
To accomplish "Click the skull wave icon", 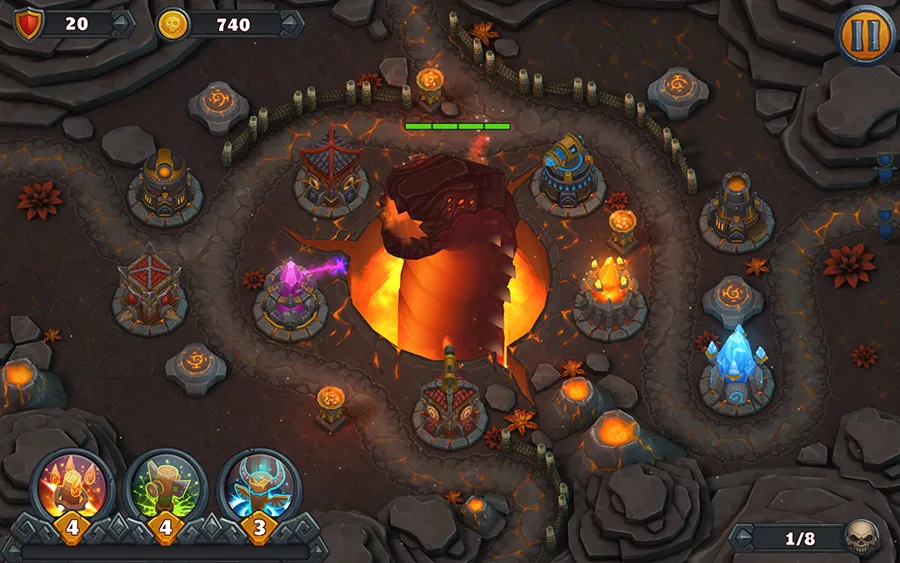I will point(859,538).
